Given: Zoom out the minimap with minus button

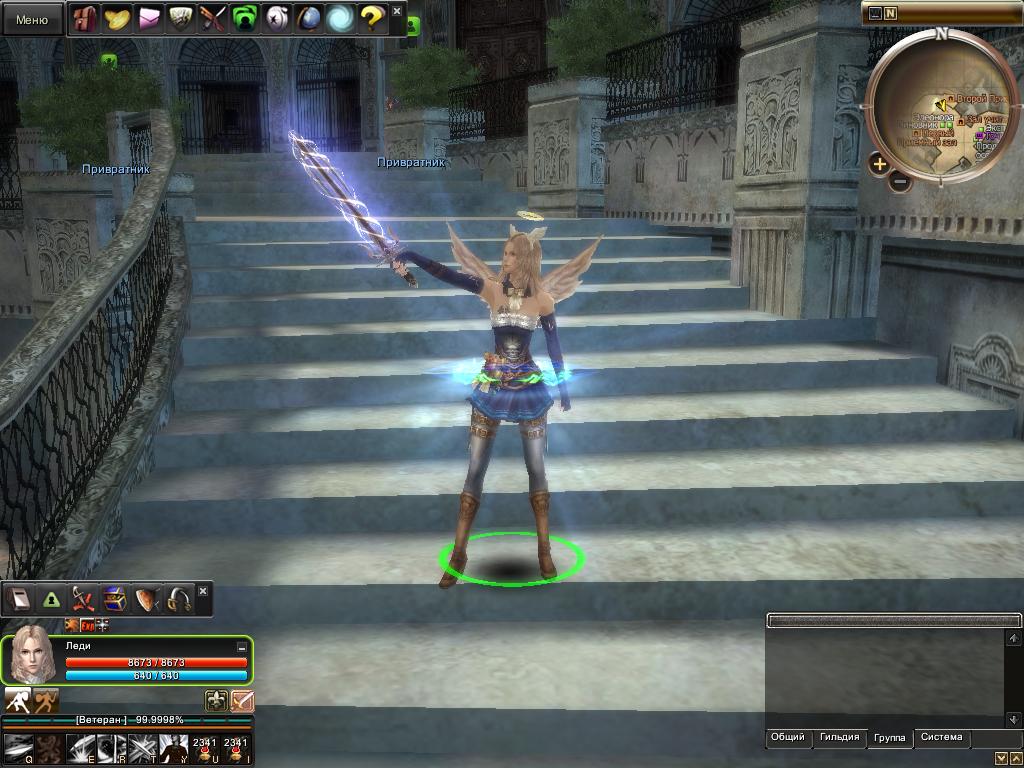Looking at the screenshot, I should 899,182.
